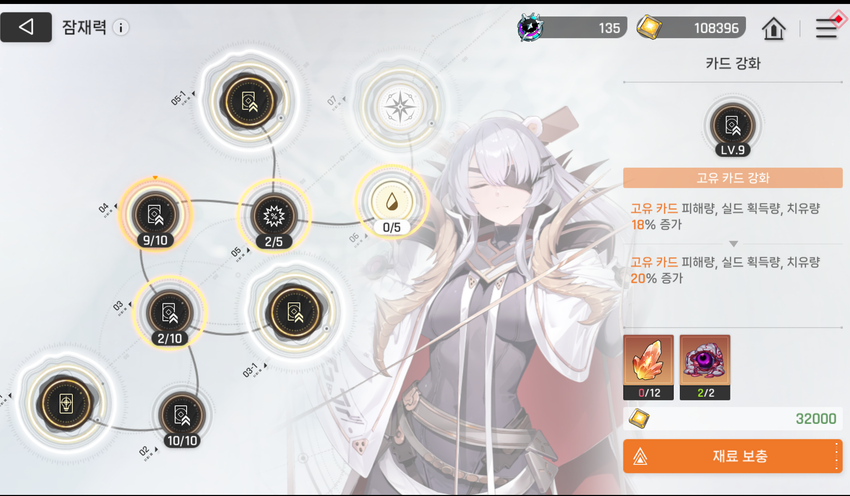
Task: Tap the orange crystal material slot
Action: (648, 367)
